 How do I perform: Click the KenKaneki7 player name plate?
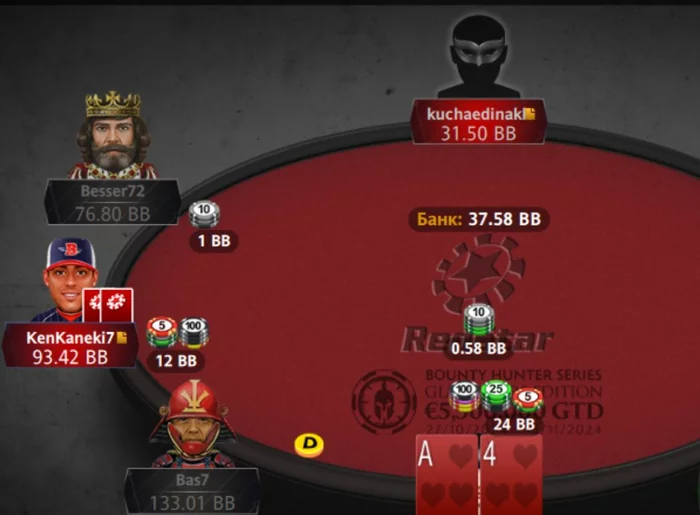point(68,346)
